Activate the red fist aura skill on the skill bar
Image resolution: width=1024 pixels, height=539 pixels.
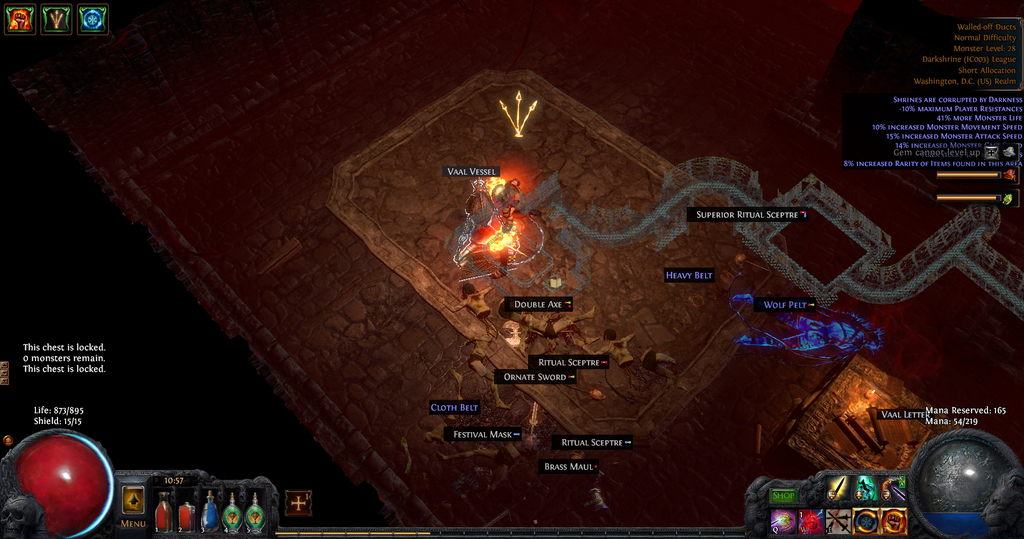pos(893,520)
